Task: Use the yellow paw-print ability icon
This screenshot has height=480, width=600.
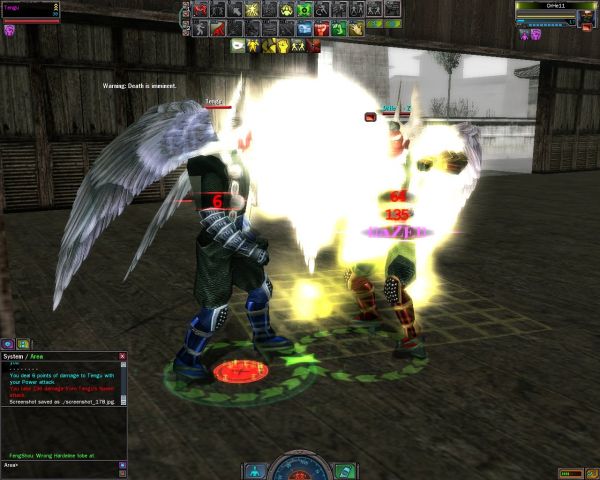Action: (x=287, y=9)
